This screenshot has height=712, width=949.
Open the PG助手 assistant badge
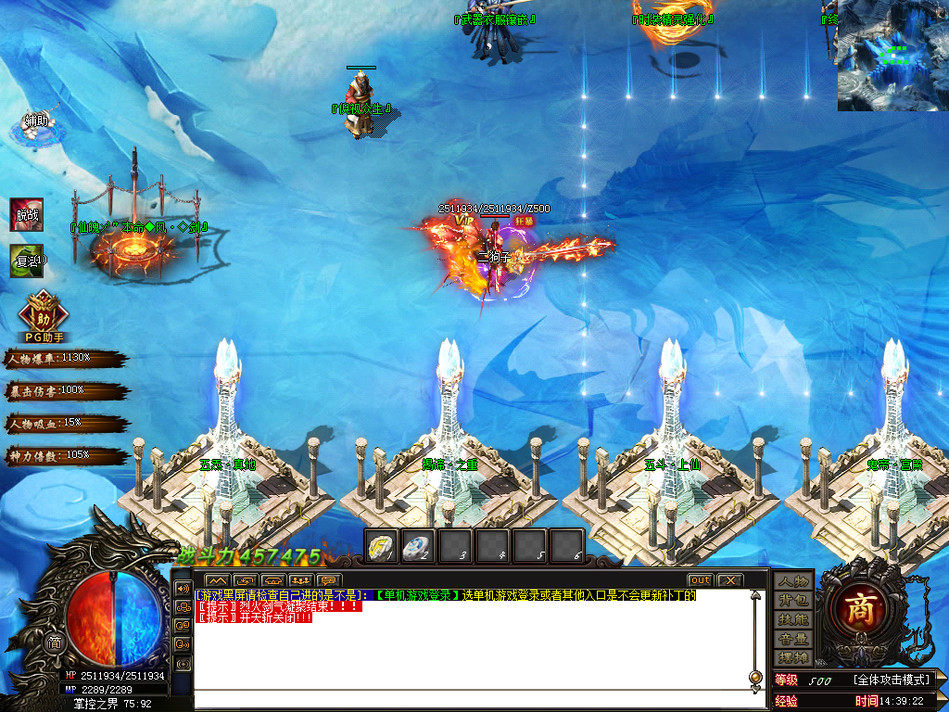click(x=42, y=314)
